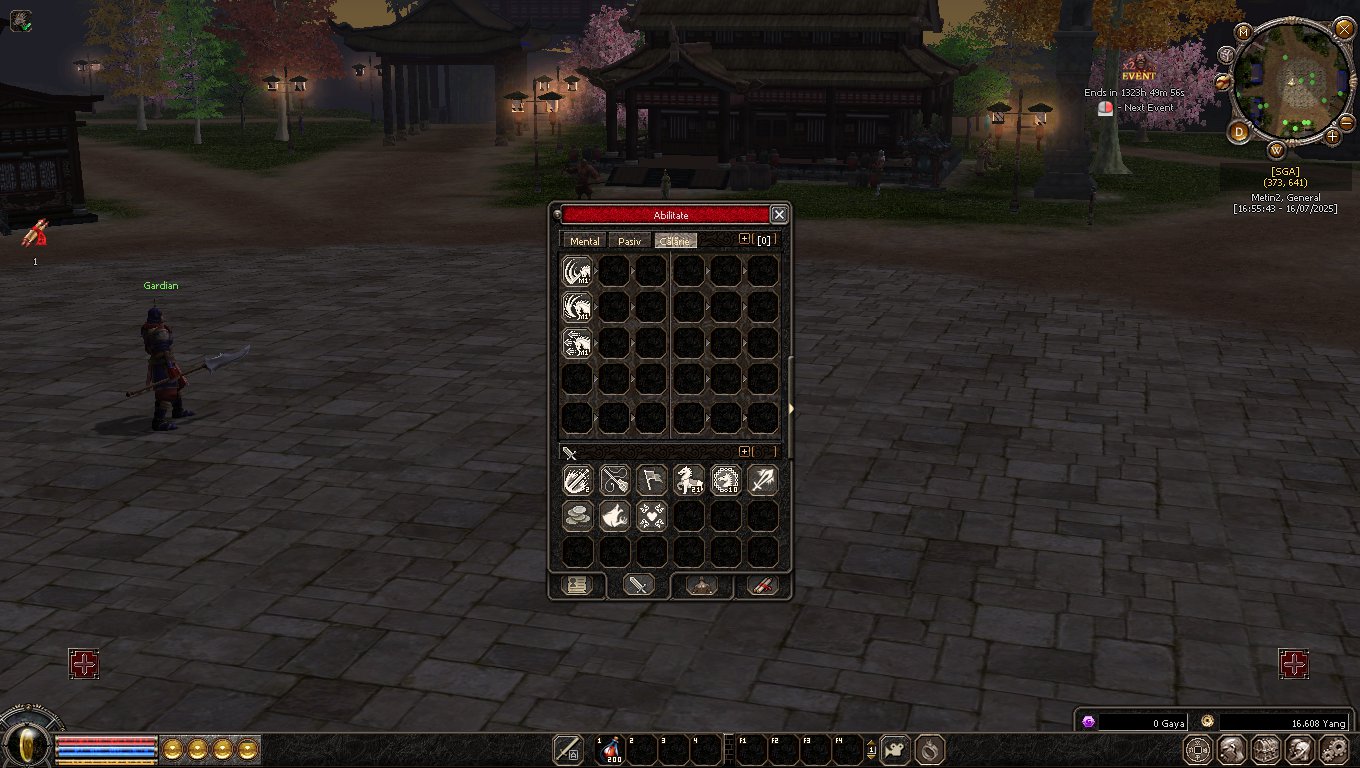Choose the wolf head skill icon
1360x768 pixels.
click(614, 516)
